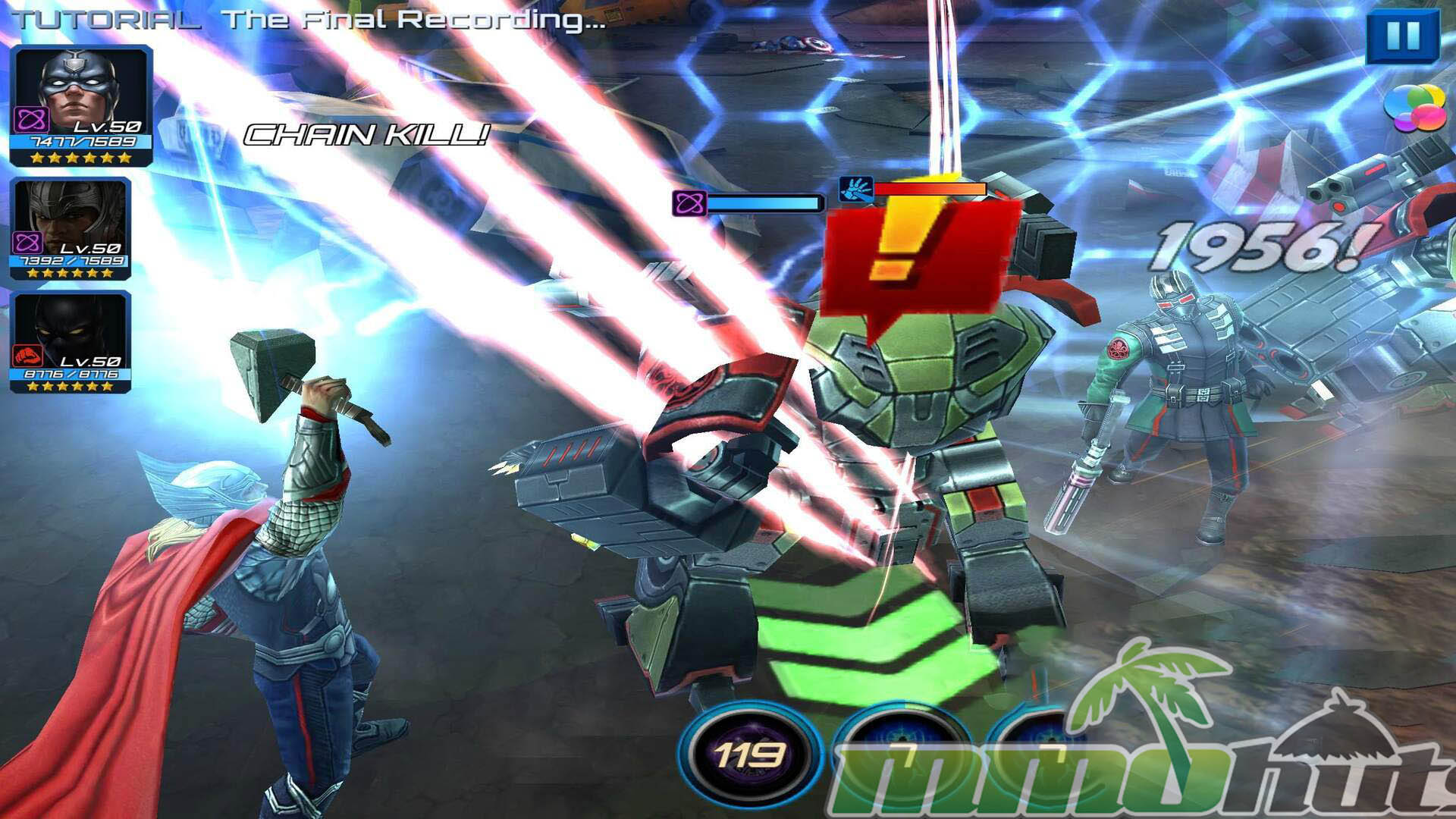Select the Captain America team portrait
The image size is (1456, 819).
click(x=81, y=105)
